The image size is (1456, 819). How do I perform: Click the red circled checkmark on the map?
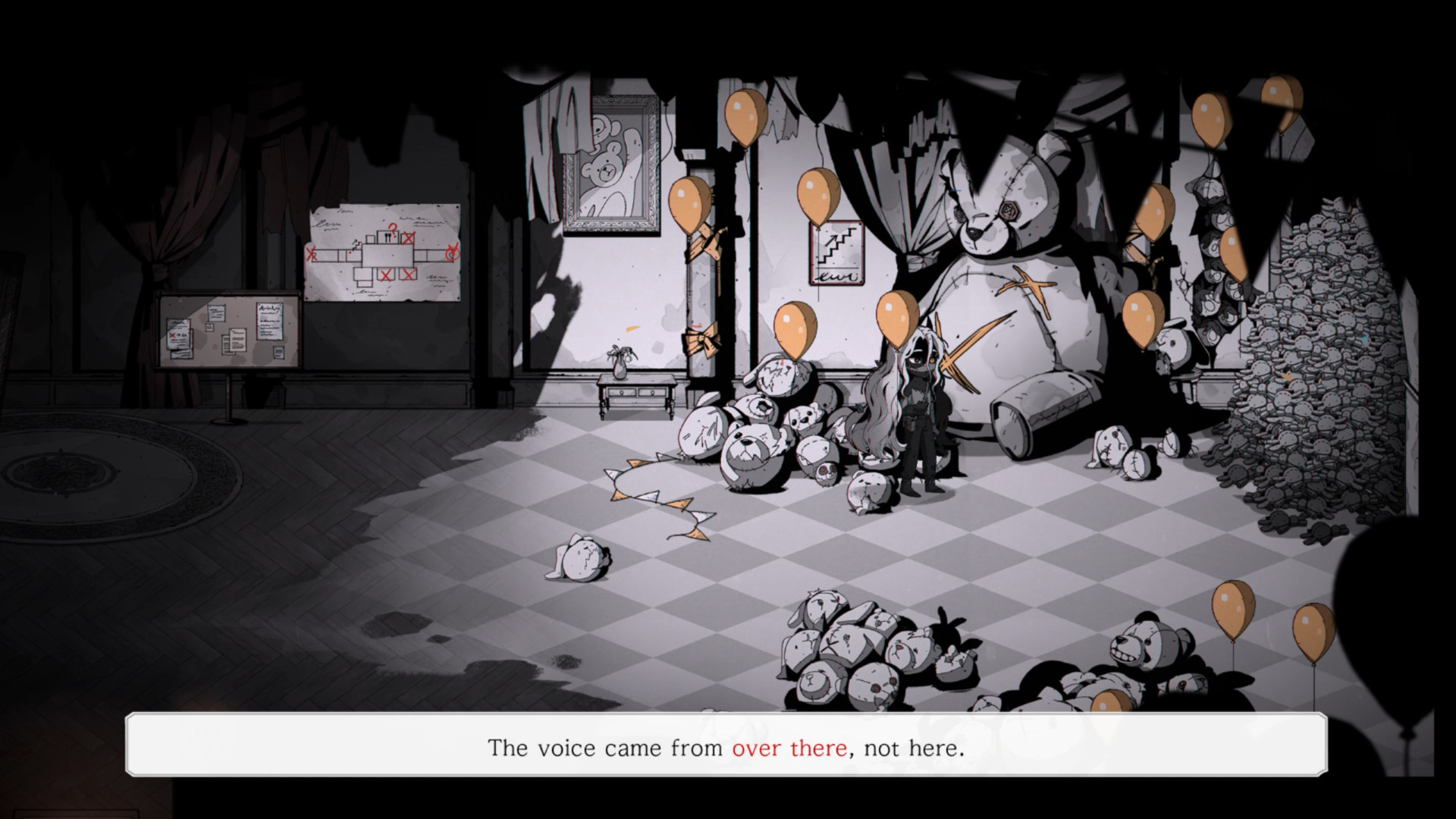pos(453,253)
